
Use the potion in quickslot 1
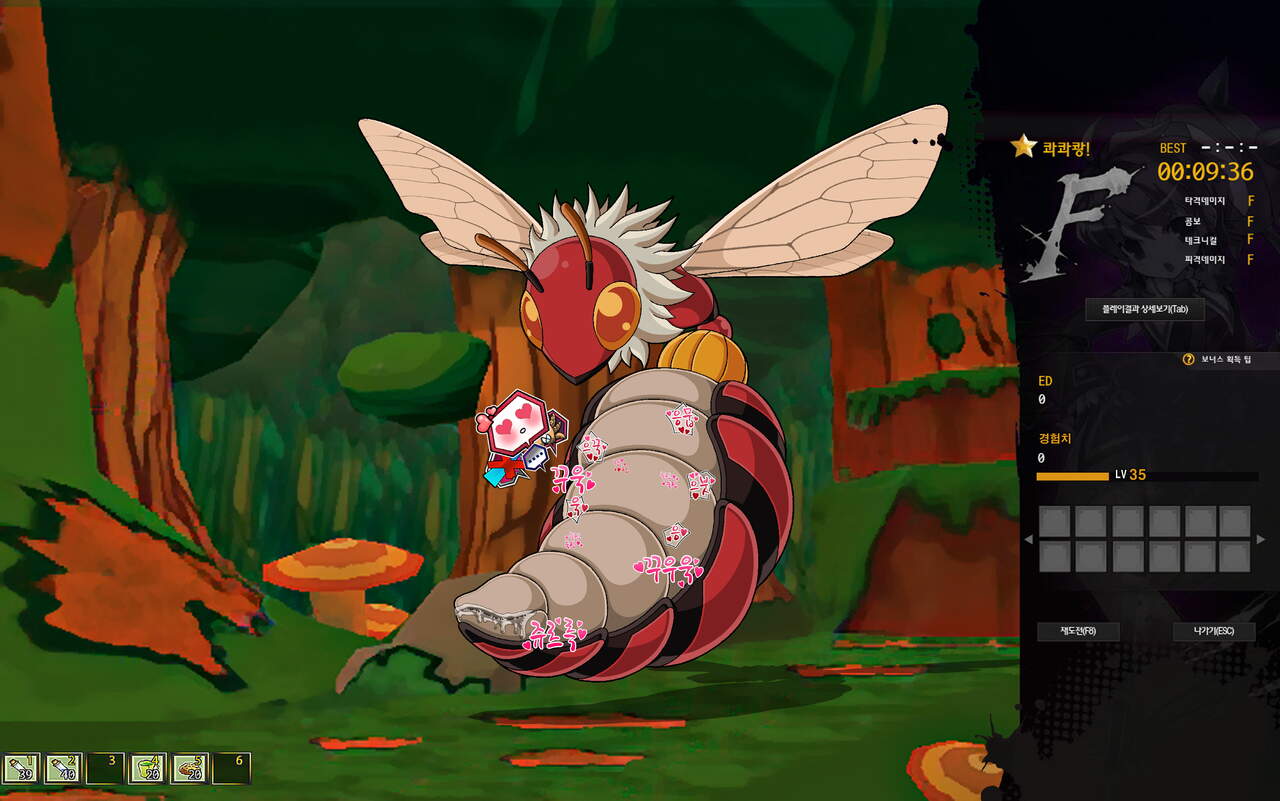pos(21,768)
